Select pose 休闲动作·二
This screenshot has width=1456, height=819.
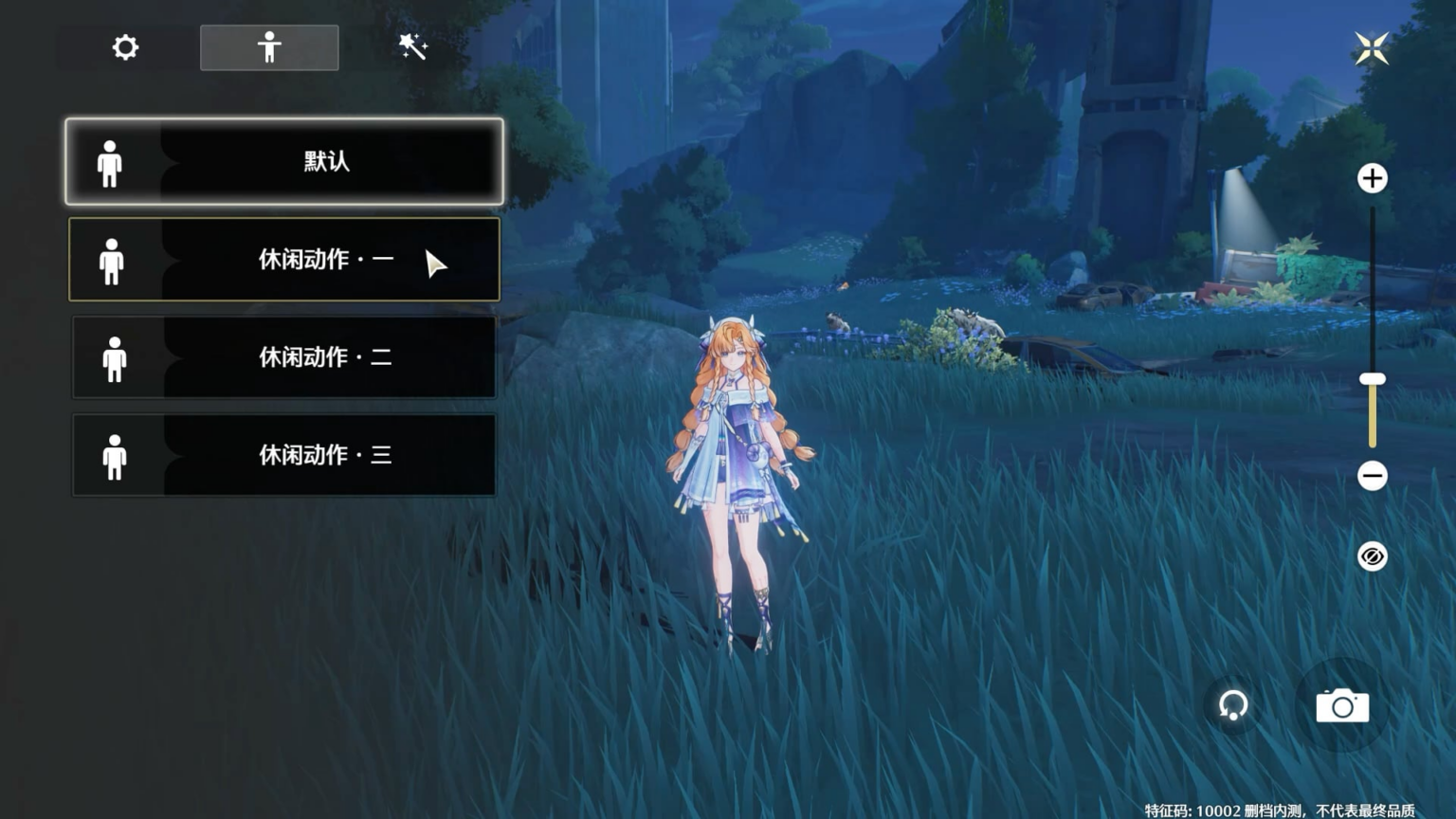point(284,357)
